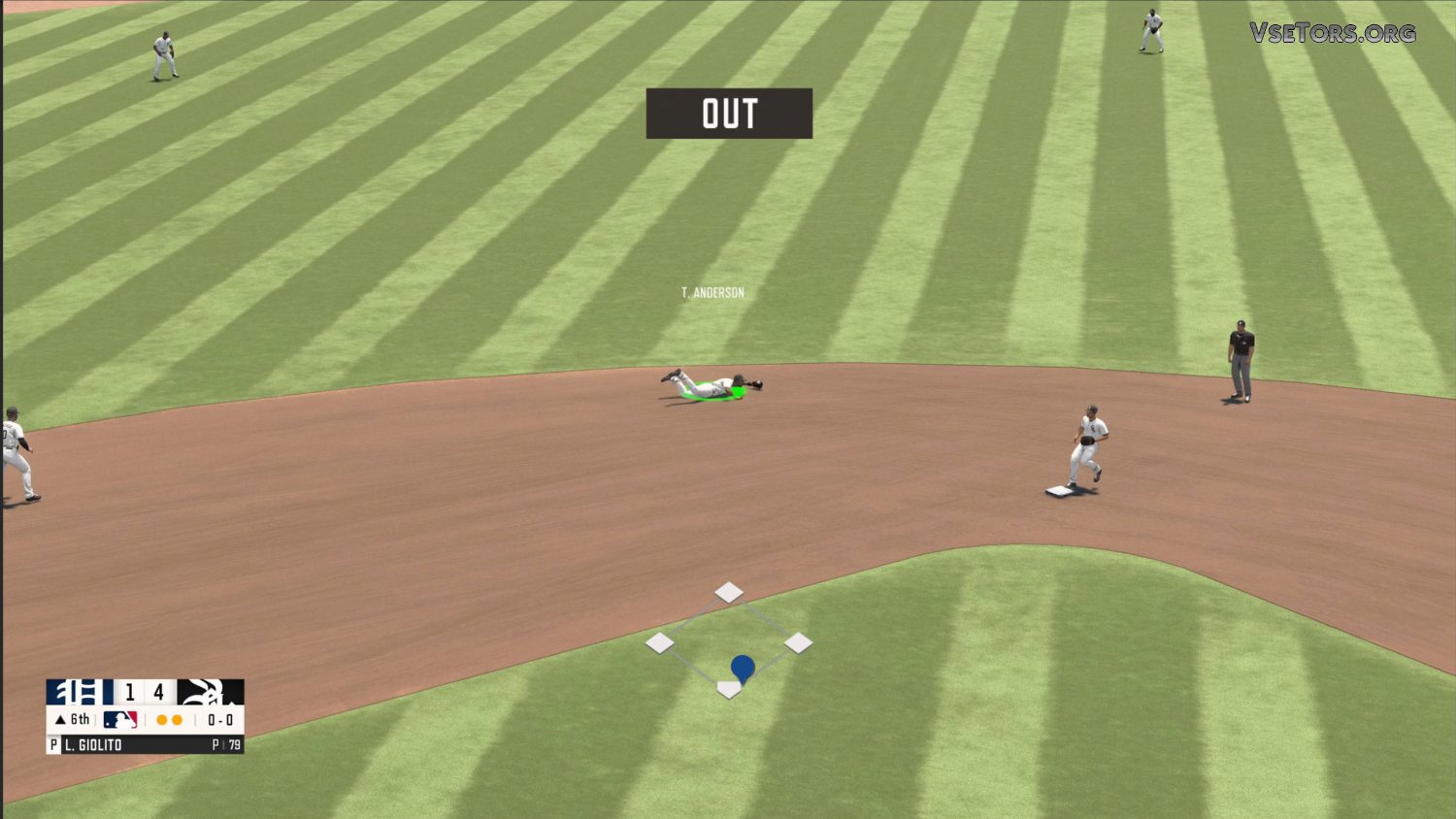This screenshot has width=1456, height=819.
Task: Open the VSETORS.ORG watermark link
Action: pyautogui.click(x=1333, y=33)
